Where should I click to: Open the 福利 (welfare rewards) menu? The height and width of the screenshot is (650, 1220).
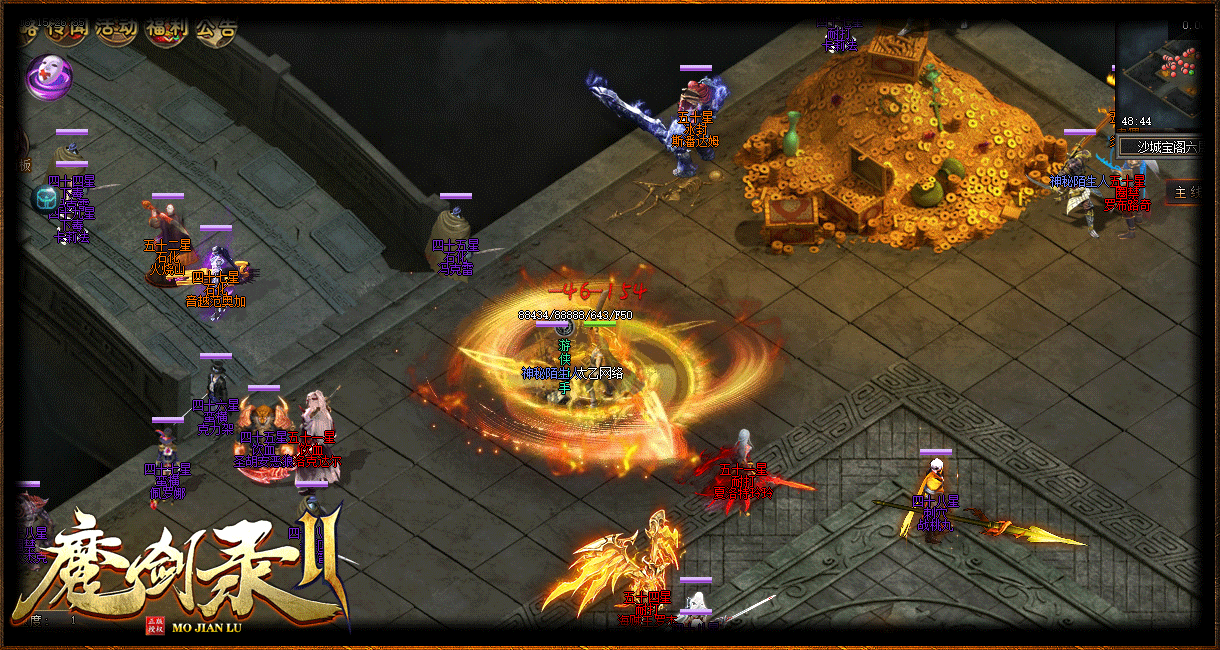coord(165,28)
